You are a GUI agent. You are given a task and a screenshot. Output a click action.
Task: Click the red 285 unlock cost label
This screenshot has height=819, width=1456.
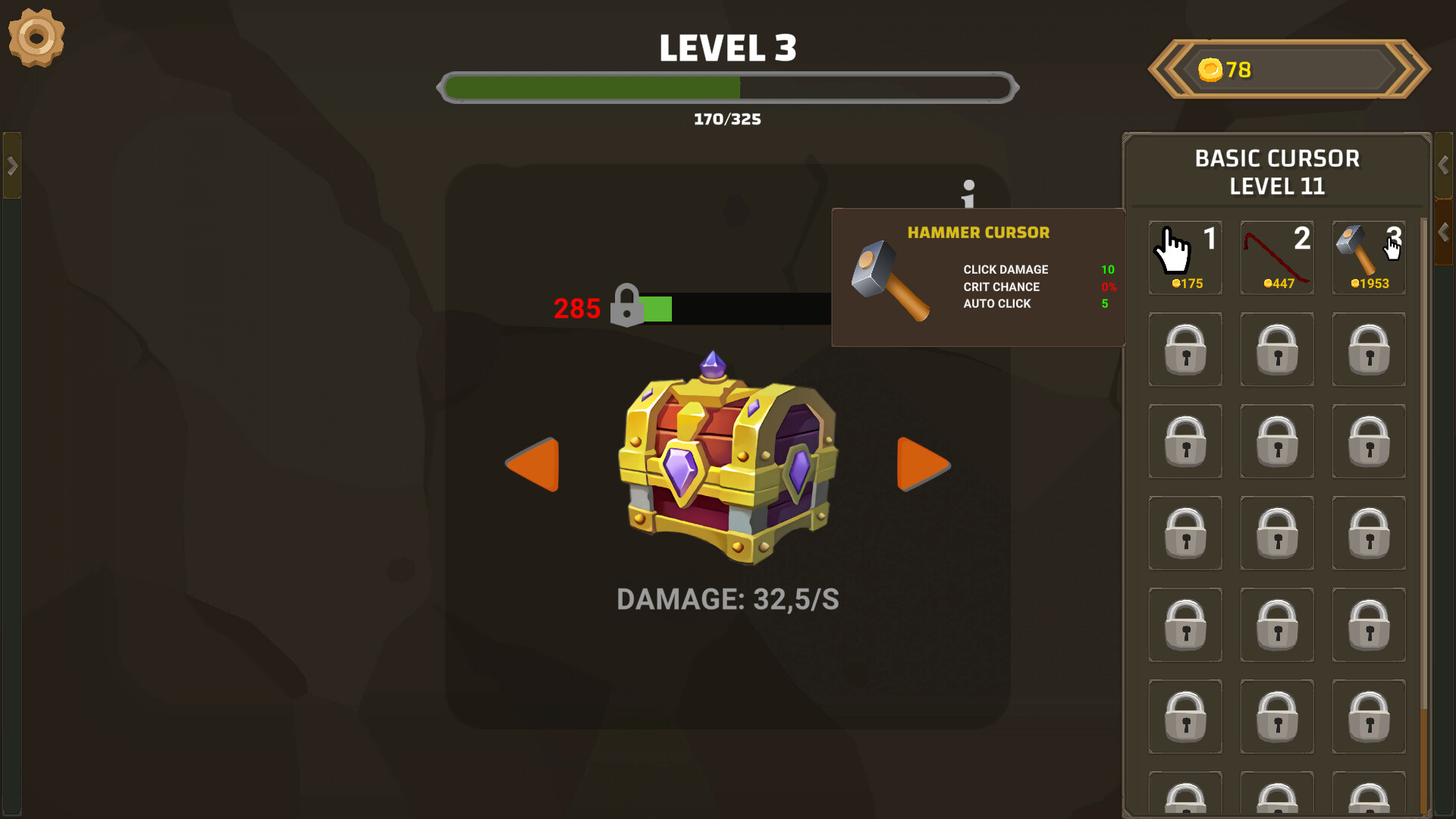point(577,308)
